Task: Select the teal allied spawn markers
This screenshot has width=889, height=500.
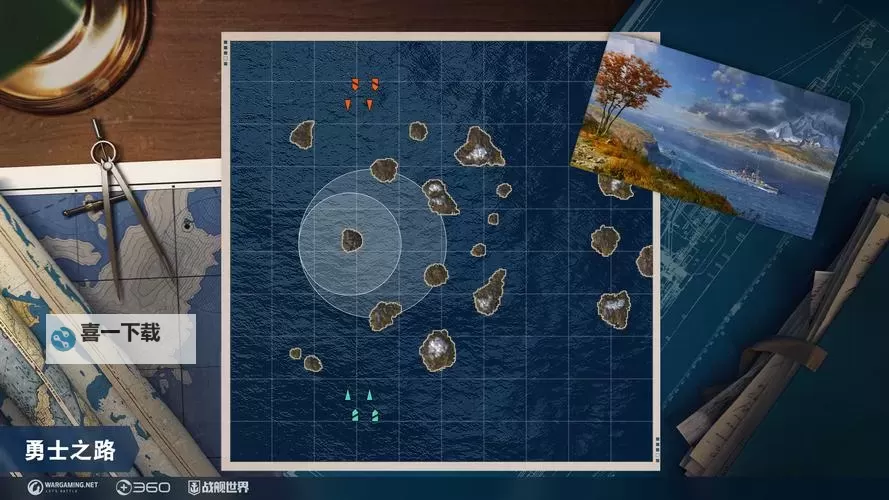Action: pos(363,406)
